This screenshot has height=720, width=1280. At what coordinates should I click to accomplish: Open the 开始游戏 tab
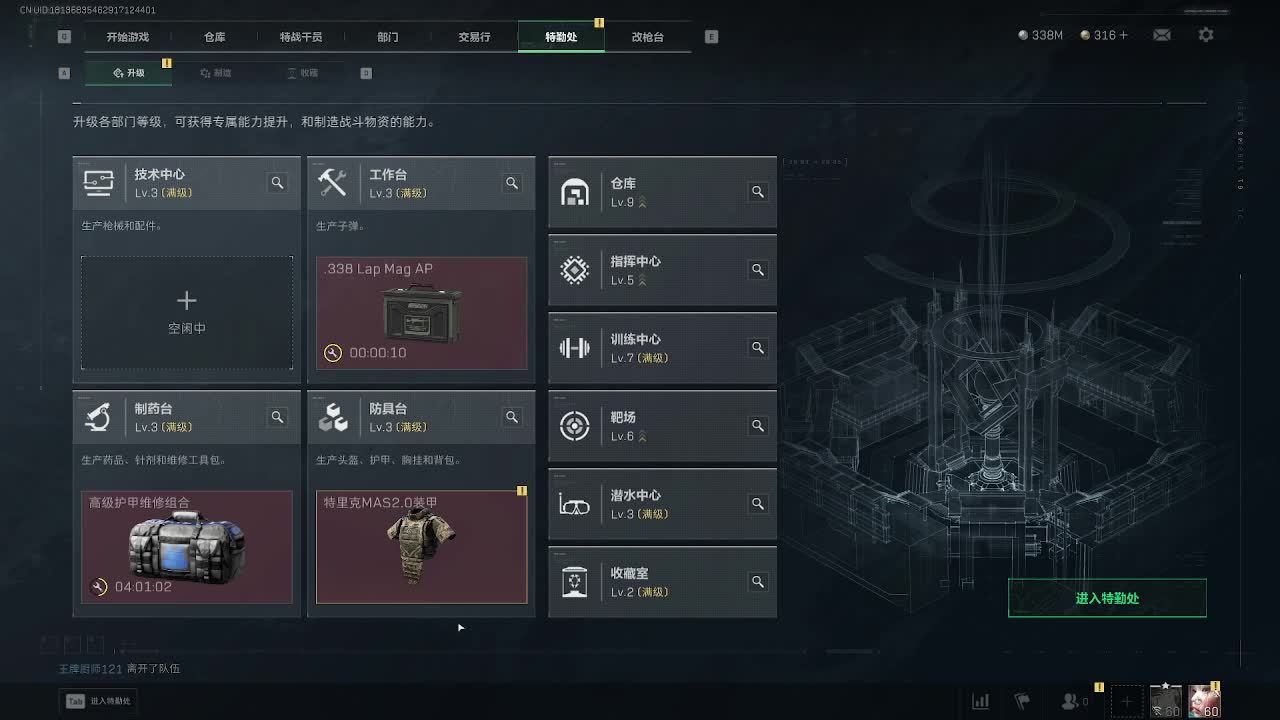click(x=128, y=37)
